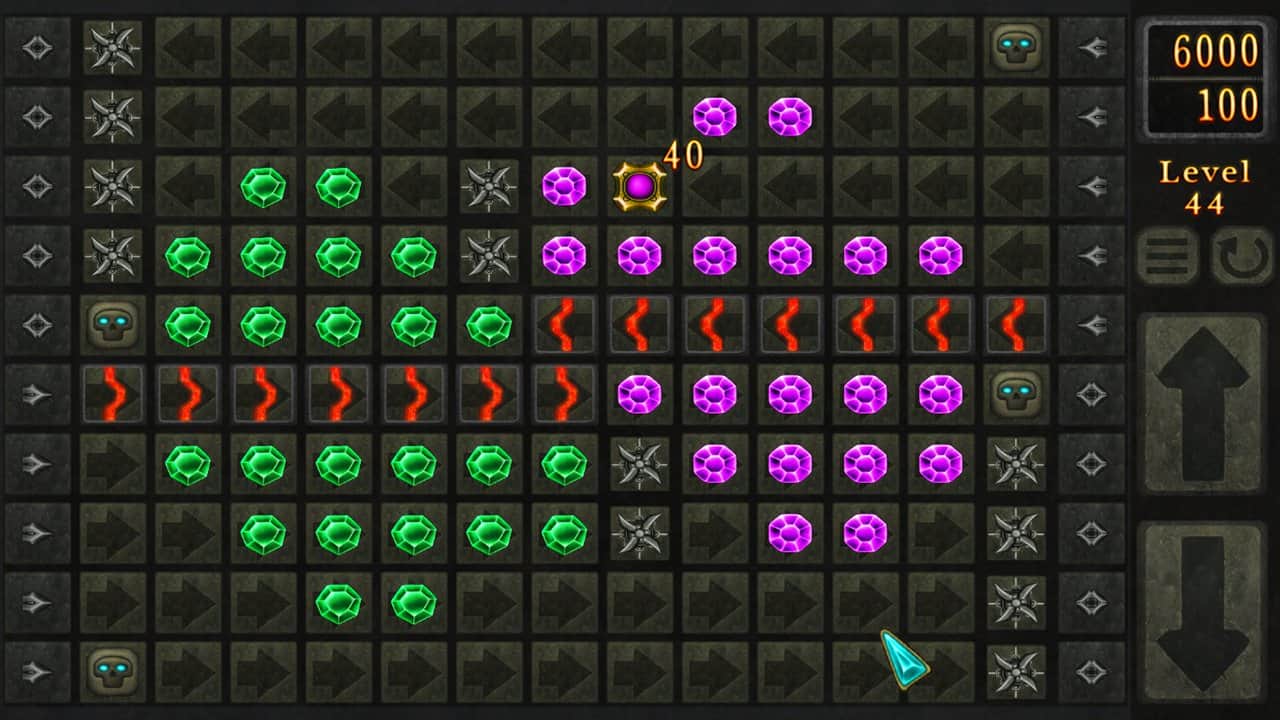
Task: Open the game menu via hamburger icon
Action: click(x=1168, y=256)
